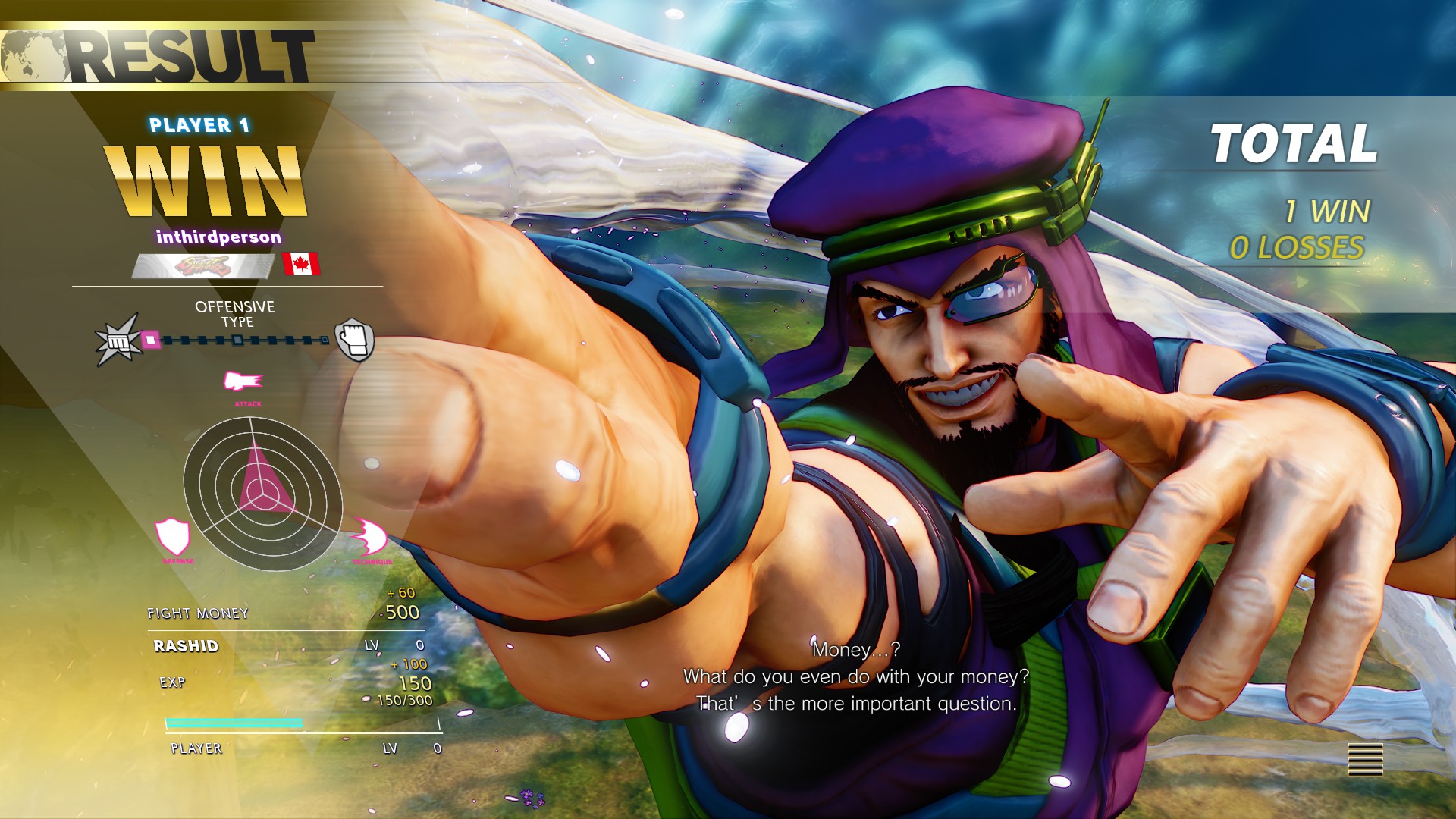Click the Street Fighter title plate
This screenshot has height=819, width=1456.
point(202,266)
